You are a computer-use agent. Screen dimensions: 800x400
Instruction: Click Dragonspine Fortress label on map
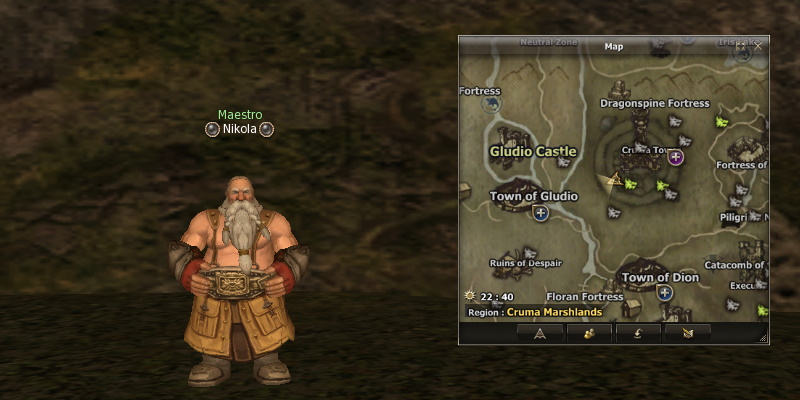(654, 103)
